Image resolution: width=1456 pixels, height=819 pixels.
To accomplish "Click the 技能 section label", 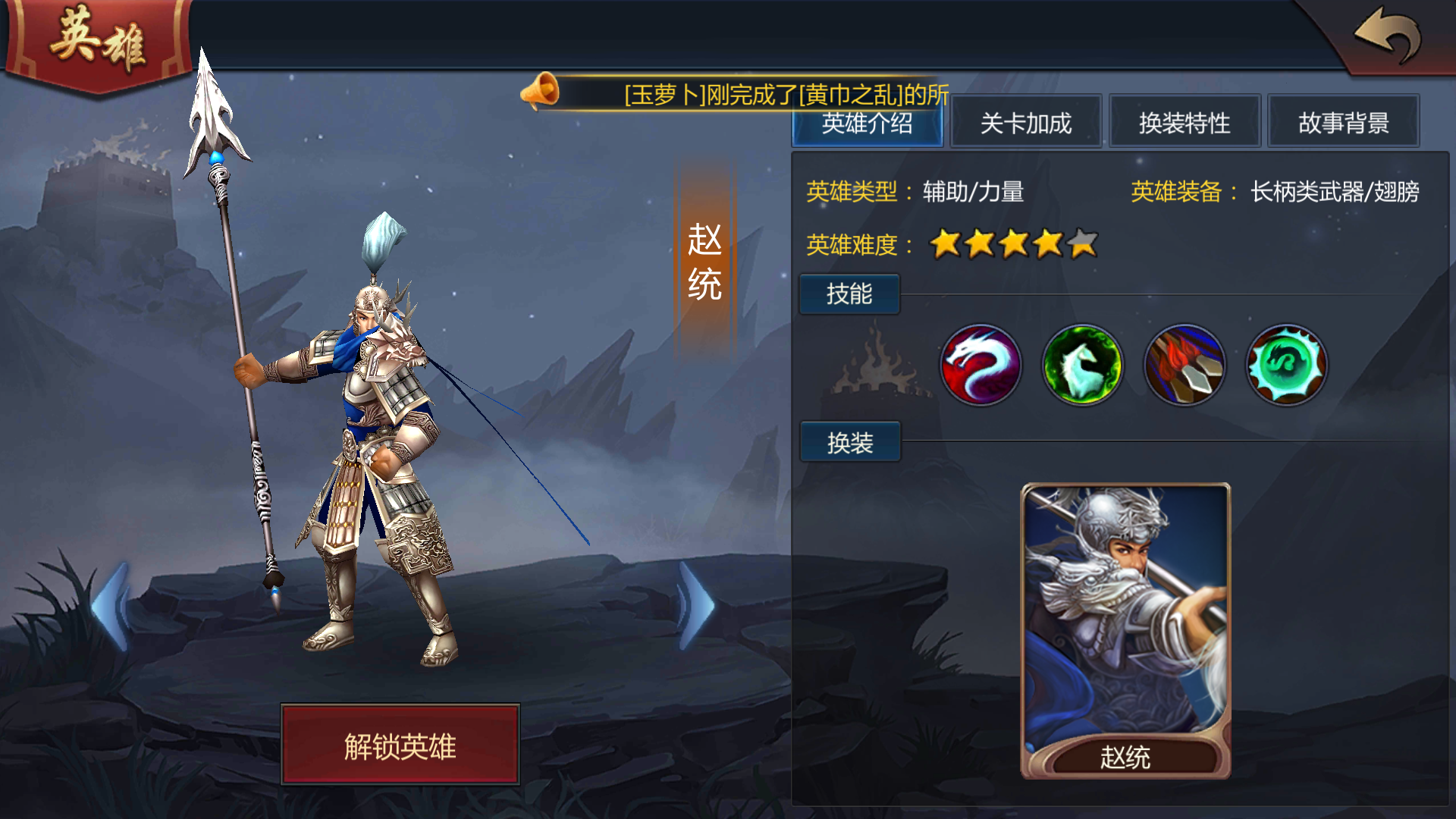I will (849, 294).
